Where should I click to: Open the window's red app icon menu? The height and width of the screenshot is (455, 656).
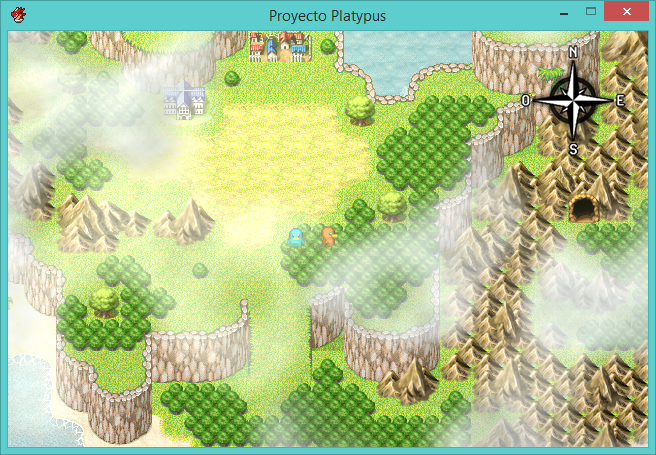tap(19, 15)
